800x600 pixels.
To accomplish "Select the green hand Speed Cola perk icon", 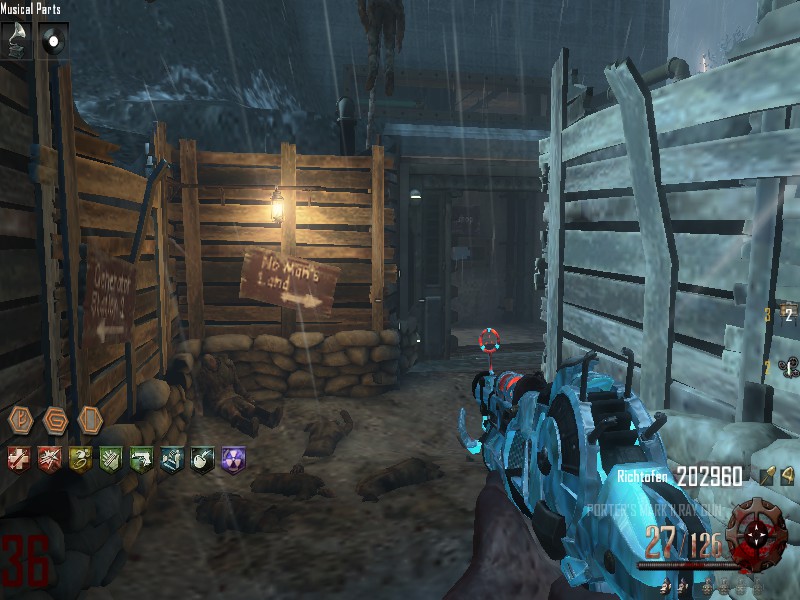I will 110,460.
